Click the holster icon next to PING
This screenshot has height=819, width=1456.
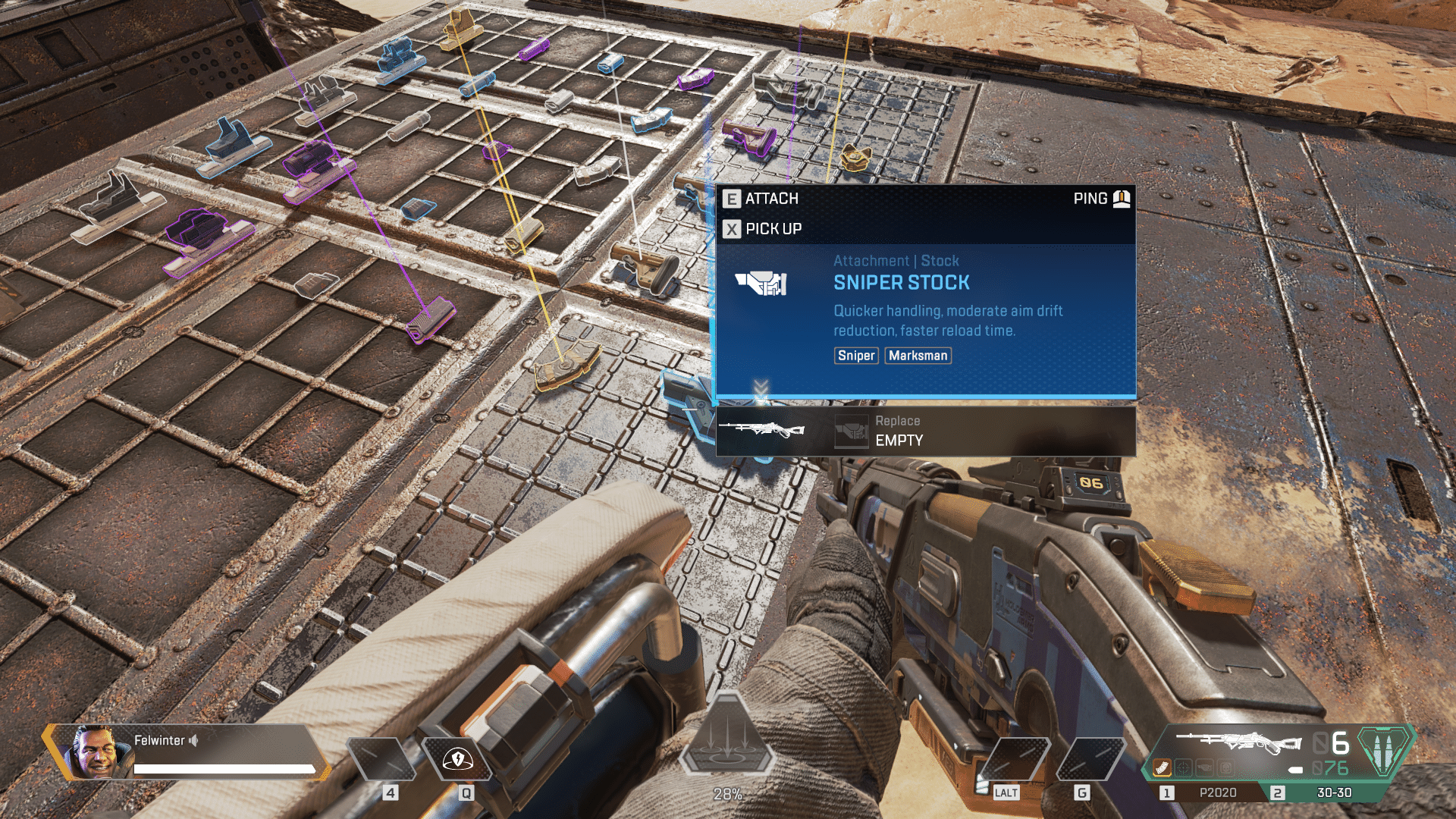[1120, 198]
